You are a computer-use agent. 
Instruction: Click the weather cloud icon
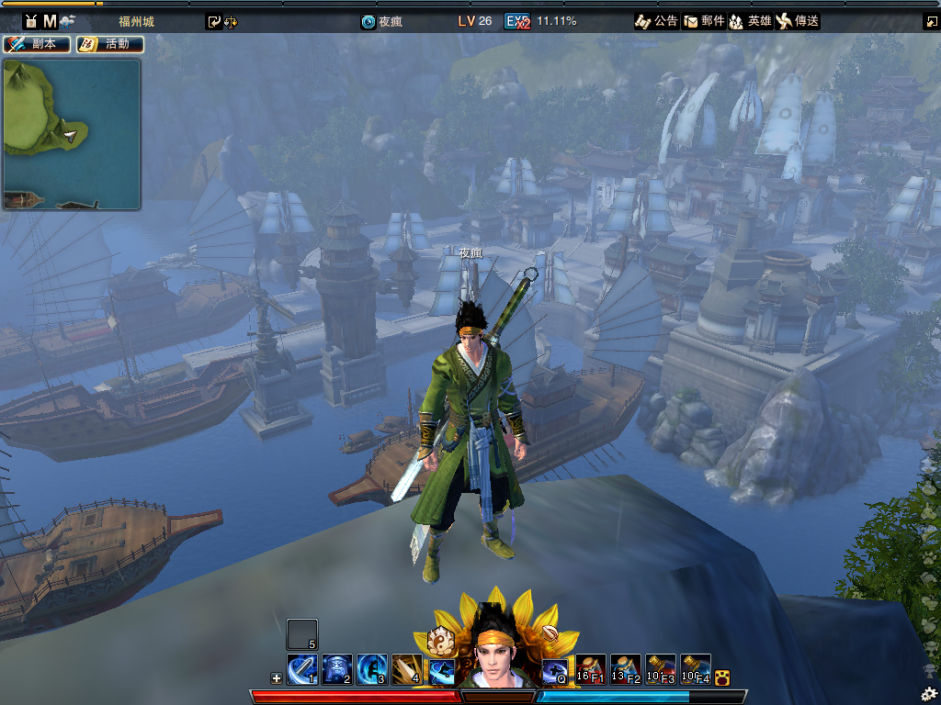pos(68,21)
